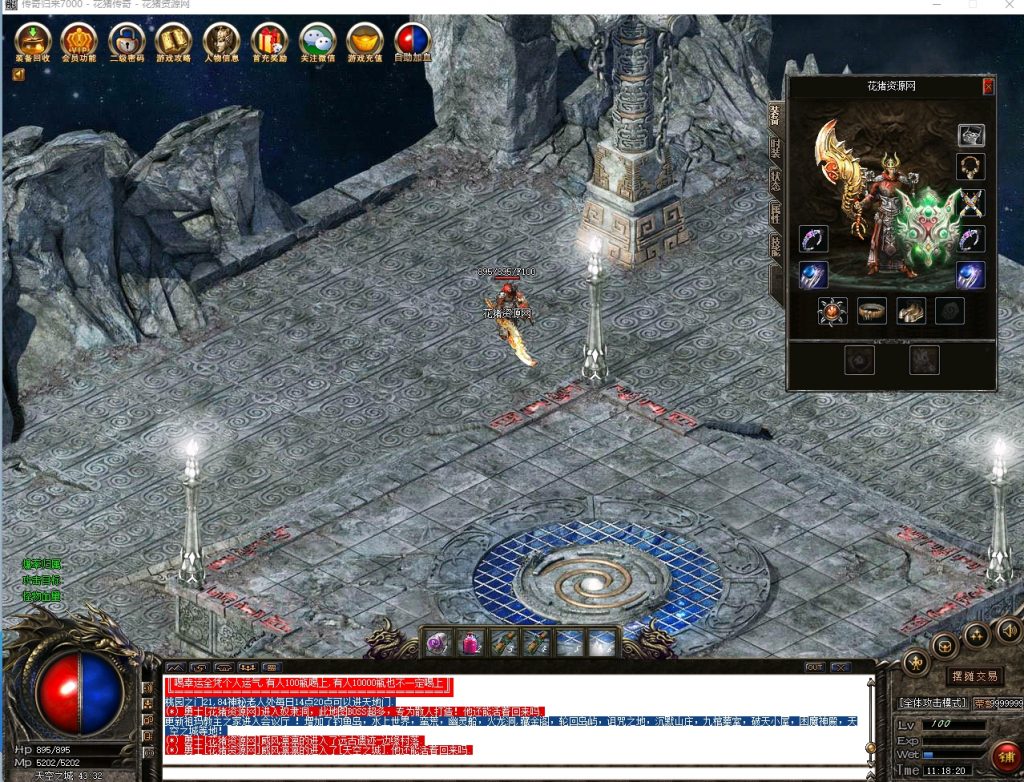This screenshot has height=782, width=1024.
Task: Open the 游戏充值 gold ingot recharge
Action: coord(365,42)
